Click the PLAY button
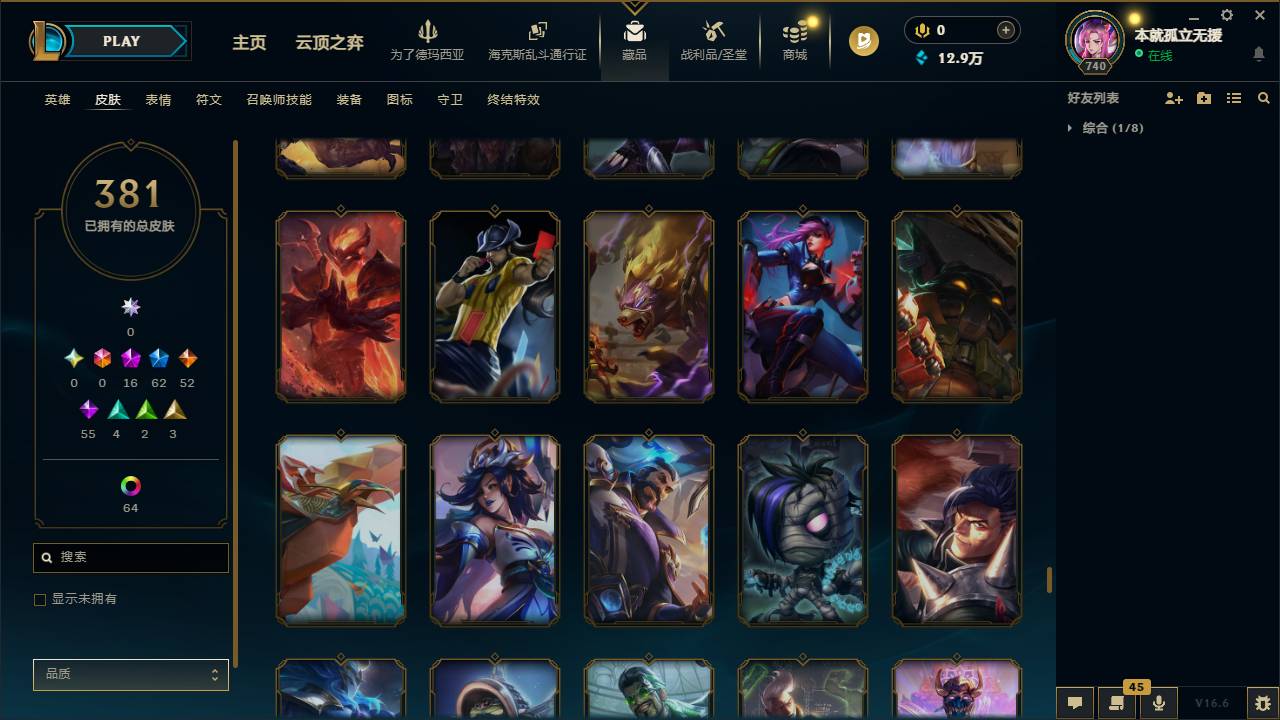 [121, 41]
